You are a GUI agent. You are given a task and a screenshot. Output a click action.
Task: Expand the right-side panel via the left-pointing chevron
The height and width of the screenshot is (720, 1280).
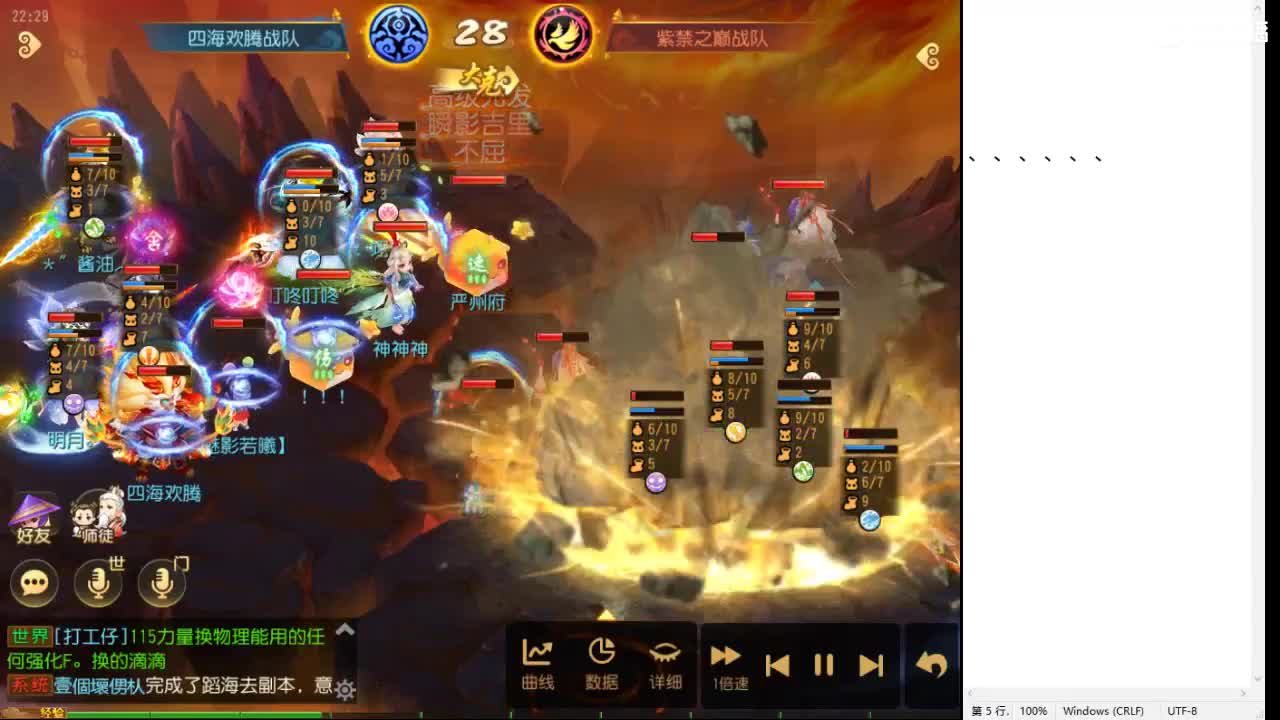928,57
